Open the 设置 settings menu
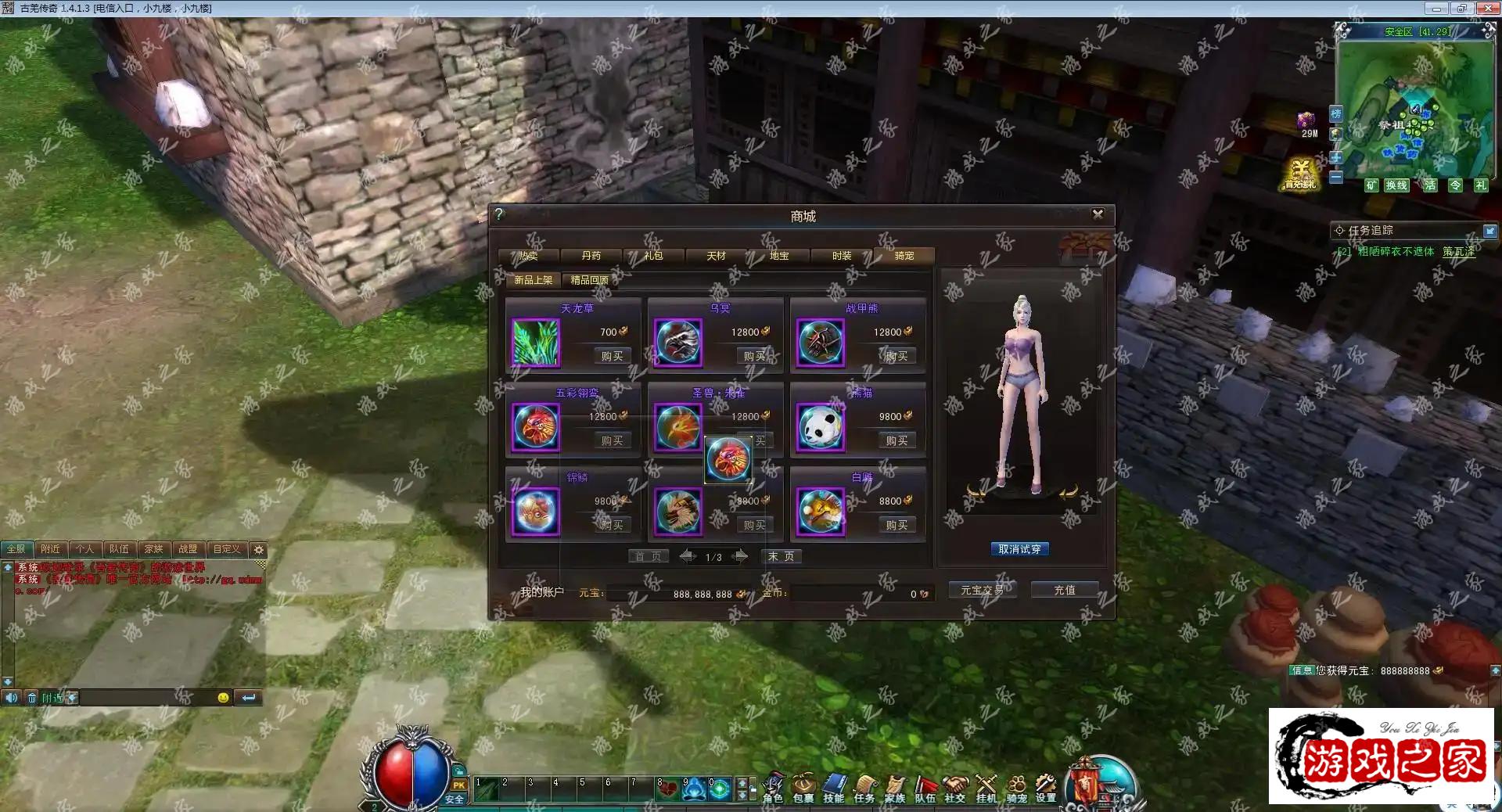The height and width of the screenshot is (812, 1502). (x=1046, y=789)
